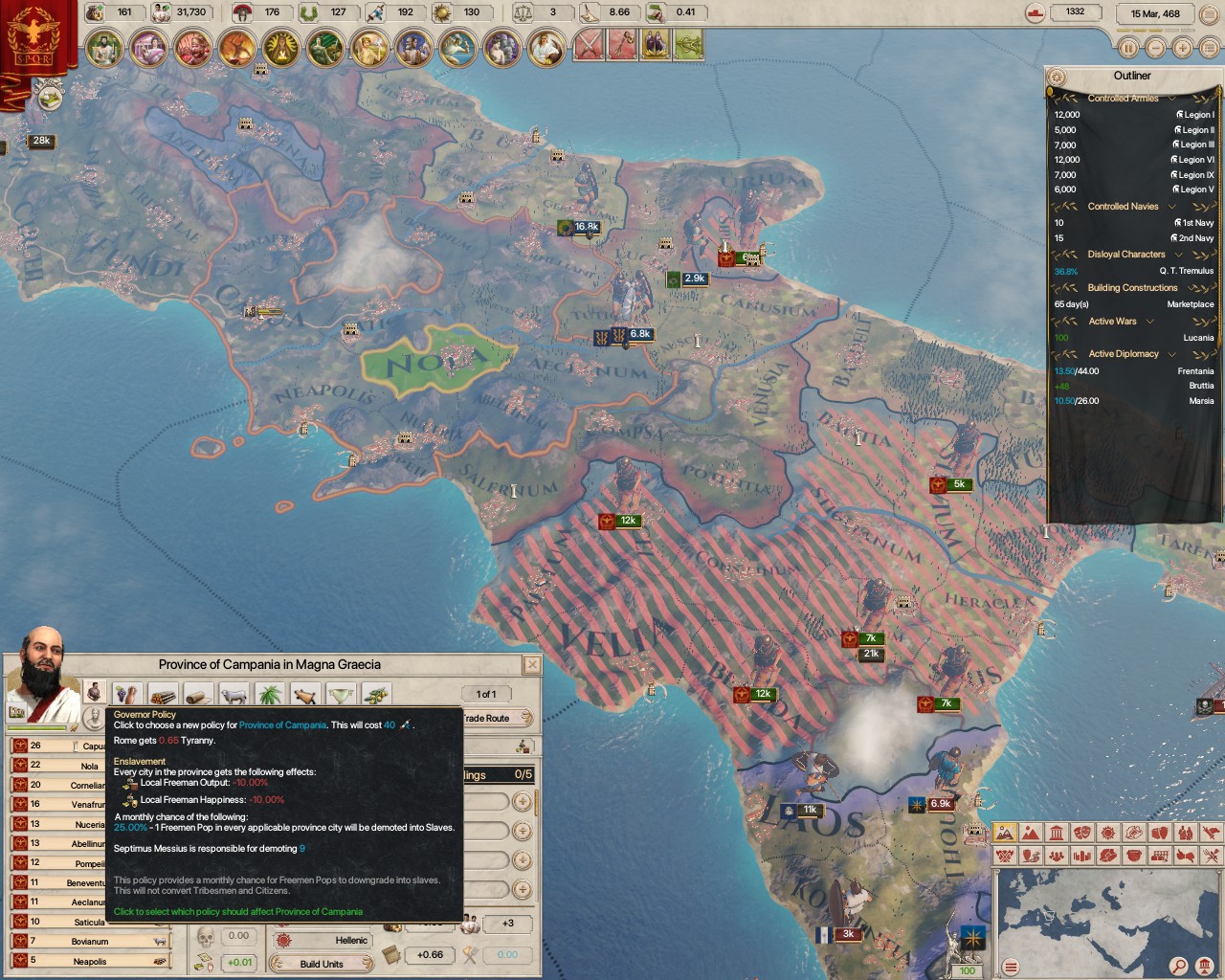This screenshot has width=1225, height=980.
Task: Close the Province of Campania panel
Action: [x=532, y=664]
